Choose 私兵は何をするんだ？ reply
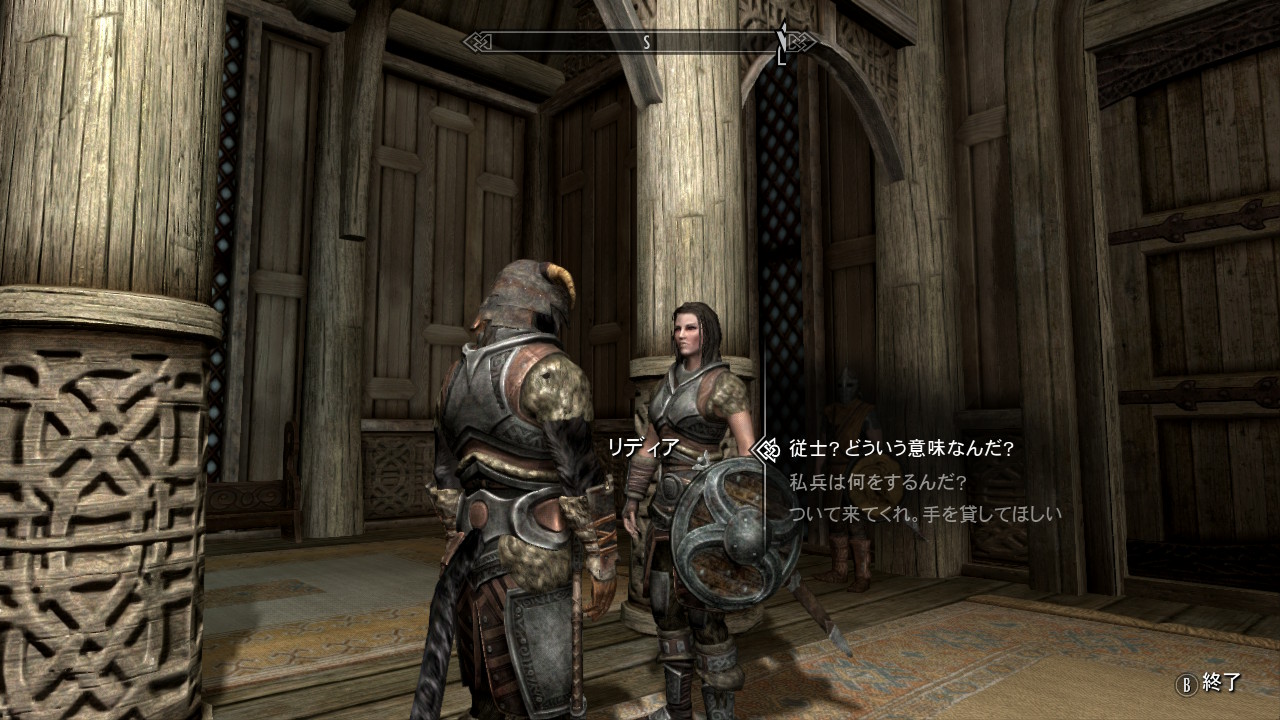The width and height of the screenshot is (1280, 720). pos(877,482)
